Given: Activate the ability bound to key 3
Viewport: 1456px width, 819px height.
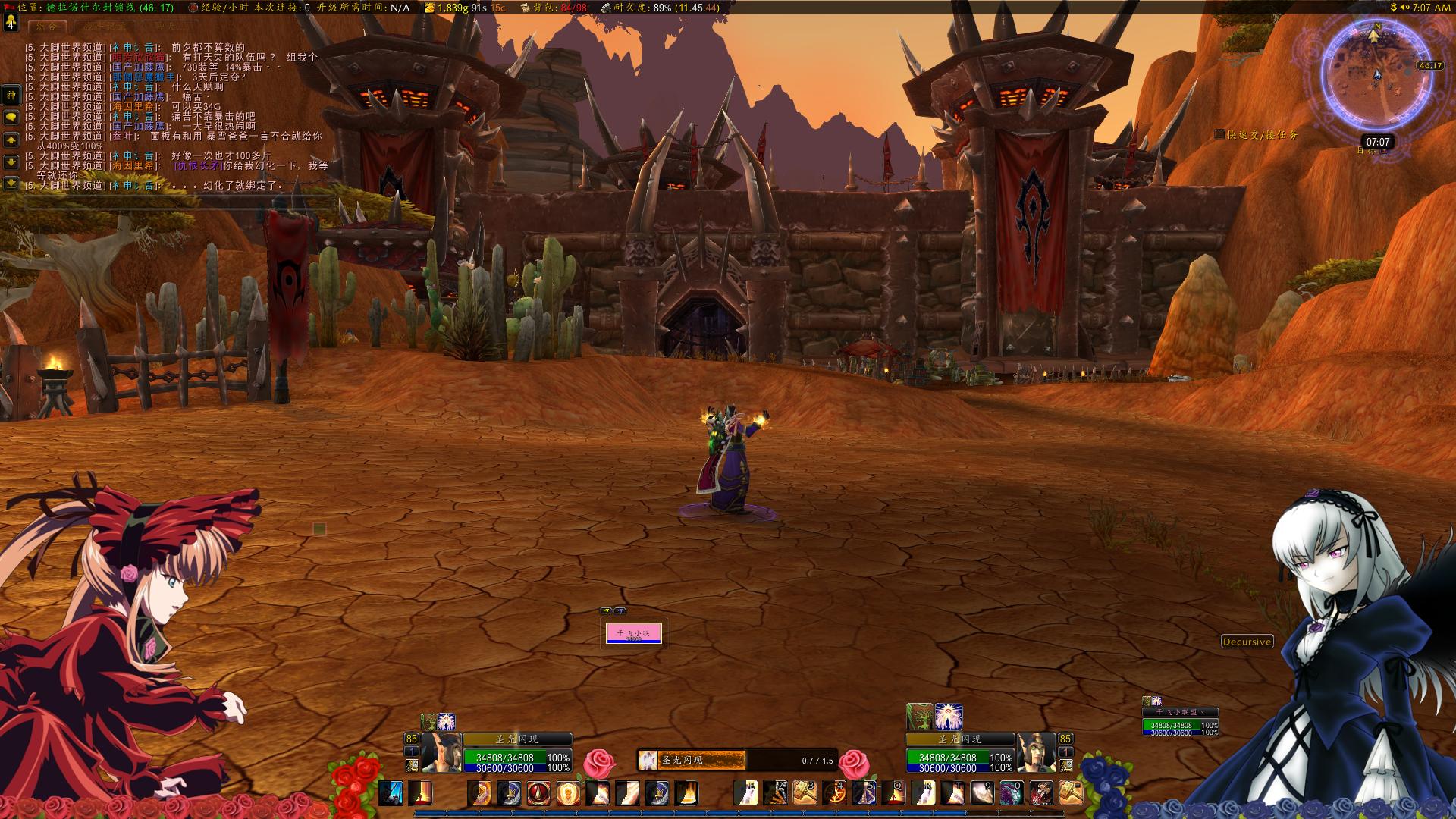Looking at the screenshot, I should click(805, 792).
